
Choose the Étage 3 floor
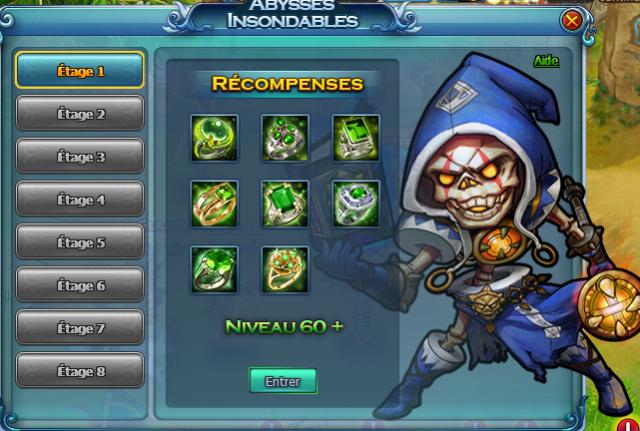coord(80,157)
